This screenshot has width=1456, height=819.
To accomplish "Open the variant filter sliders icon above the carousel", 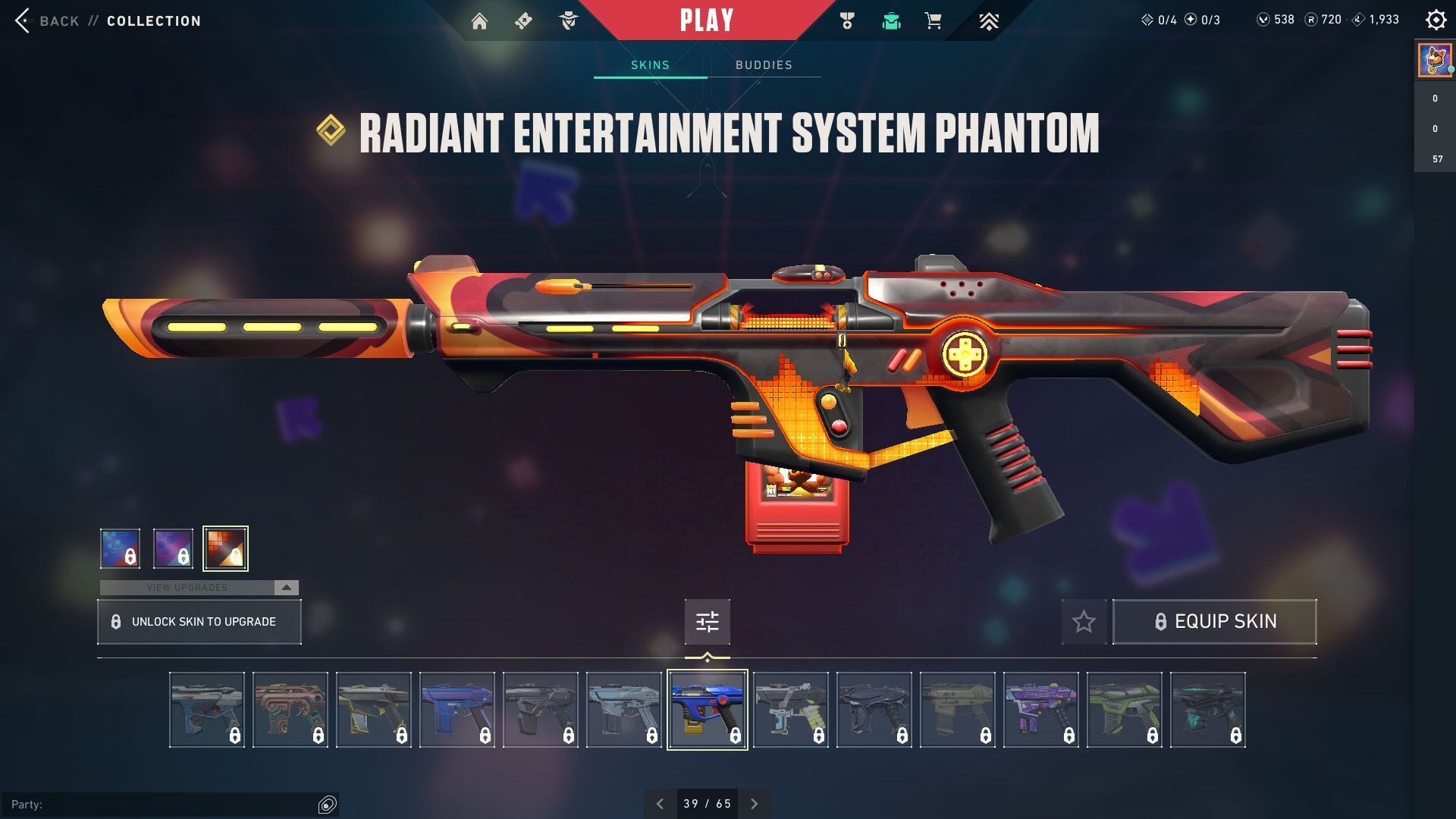I will [707, 621].
